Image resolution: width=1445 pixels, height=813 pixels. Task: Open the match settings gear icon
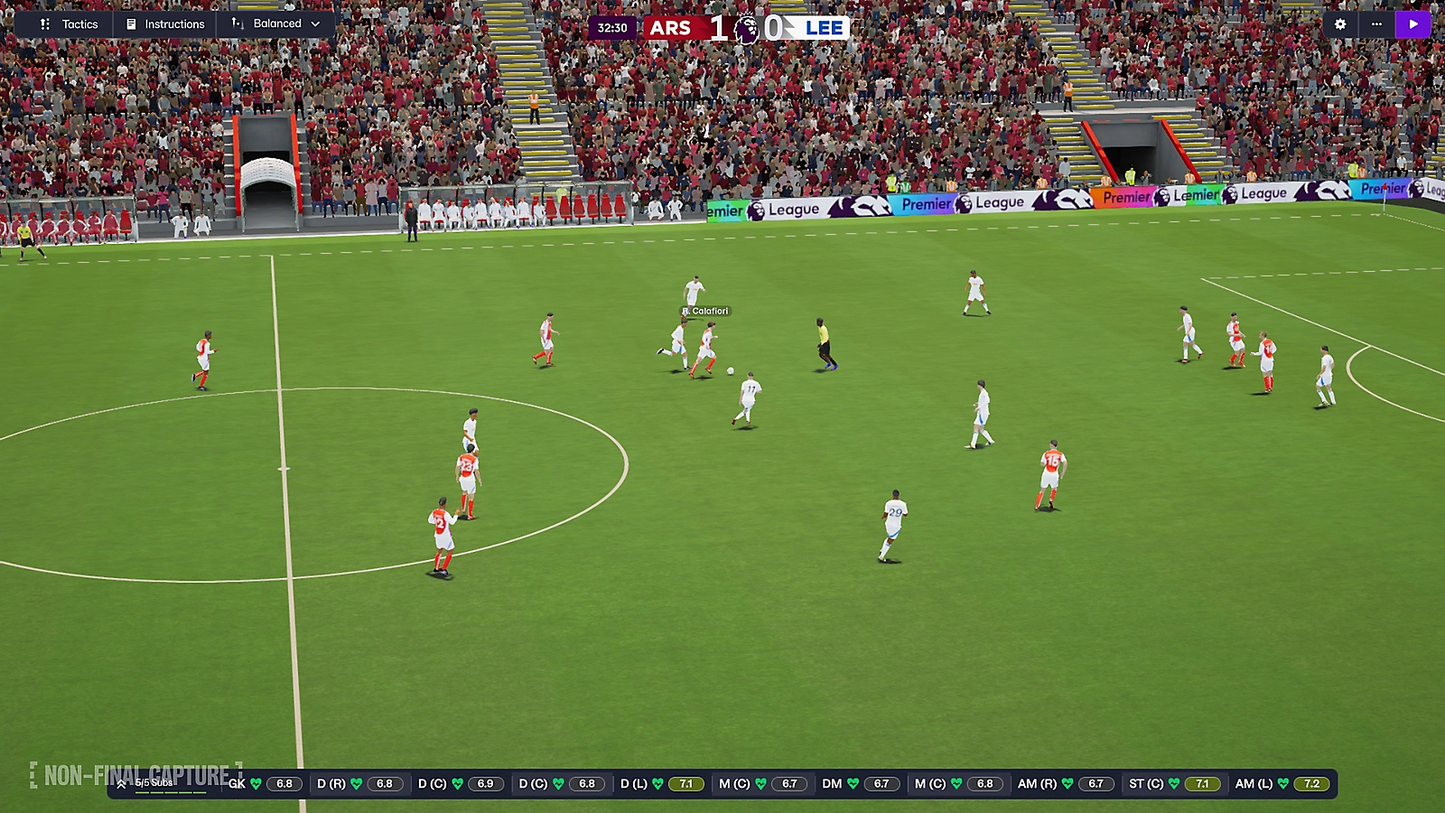pyautogui.click(x=1340, y=23)
